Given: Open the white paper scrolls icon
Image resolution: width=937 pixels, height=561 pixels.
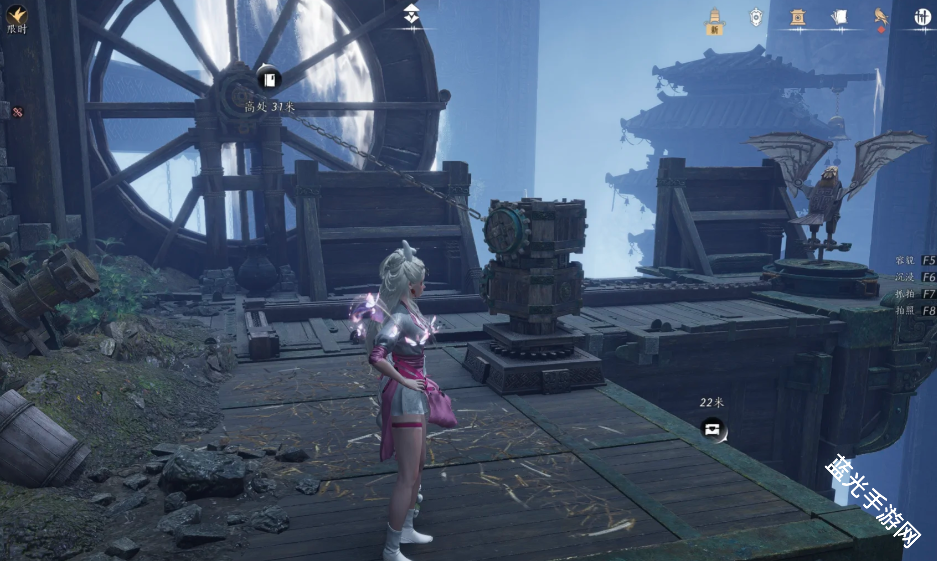Looking at the screenshot, I should coord(839,16).
